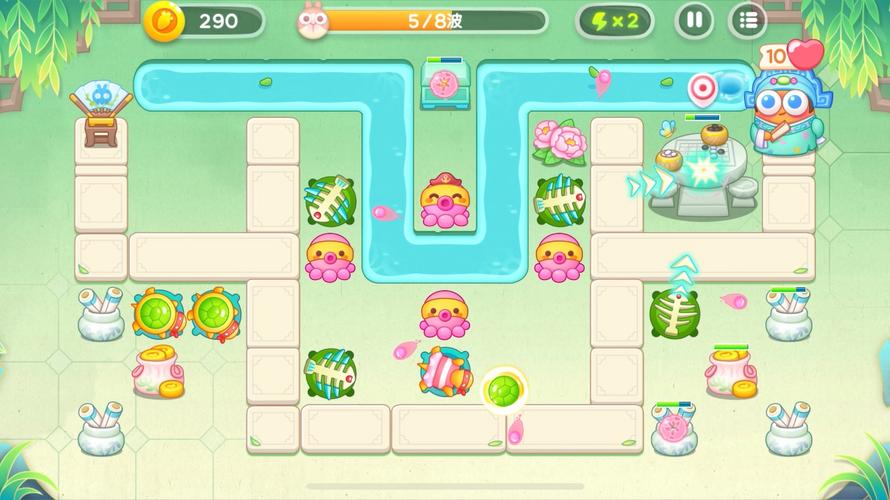
Task: Toggle the x2 speed button
Action: point(615,20)
